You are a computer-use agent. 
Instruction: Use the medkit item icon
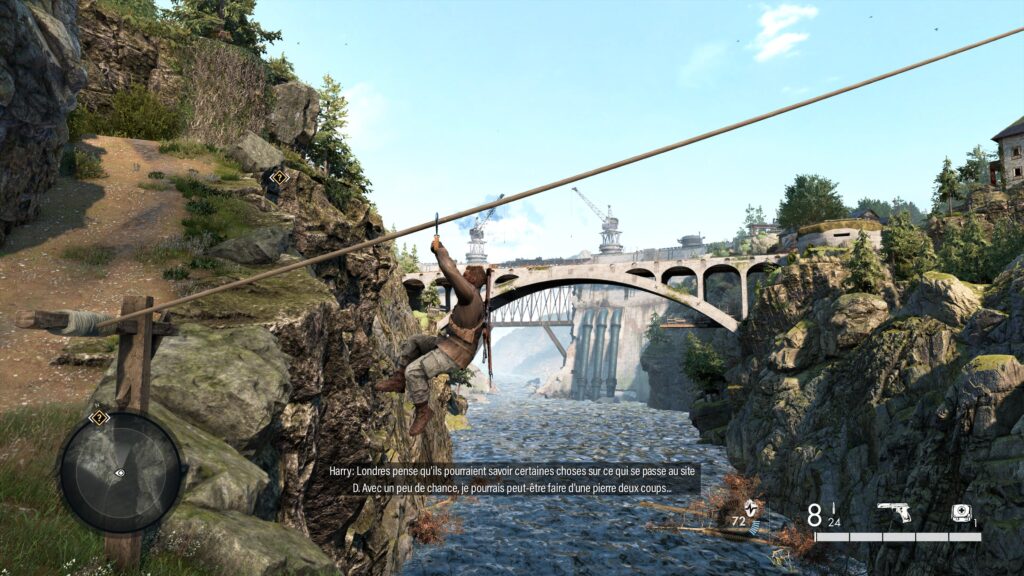961,513
